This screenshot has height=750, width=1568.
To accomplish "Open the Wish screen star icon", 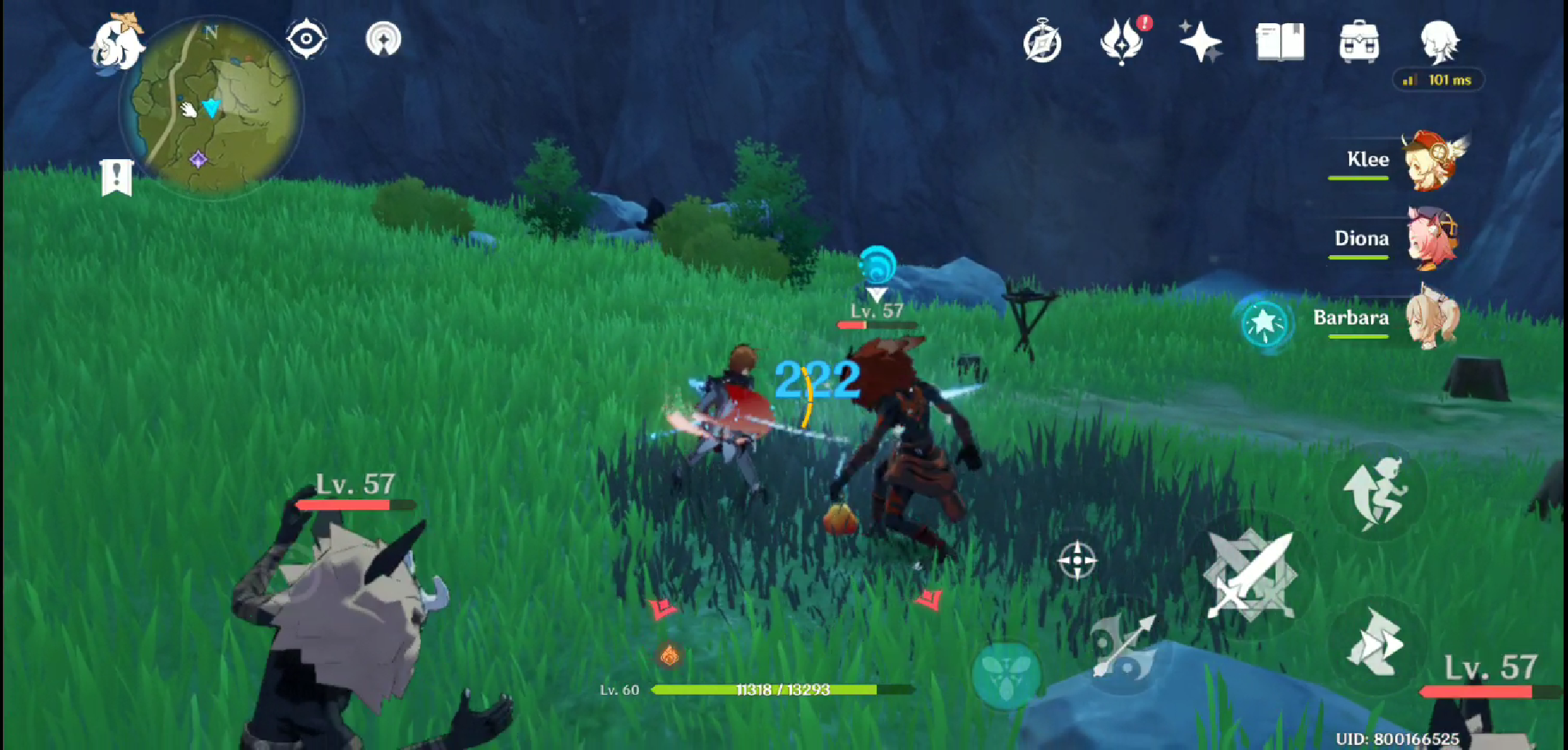I will [1201, 42].
